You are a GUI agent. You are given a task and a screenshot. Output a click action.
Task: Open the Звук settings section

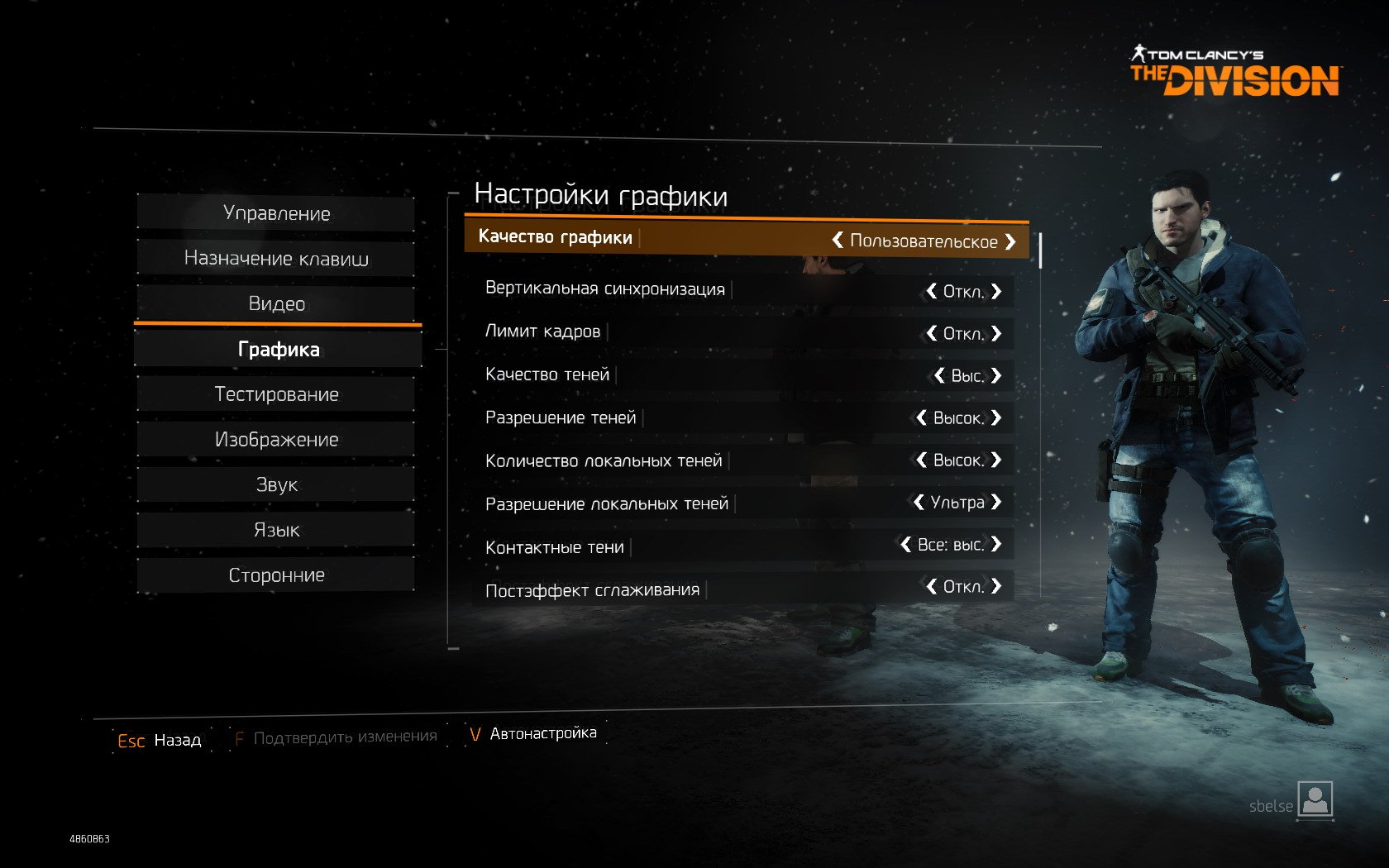click(276, 484)
